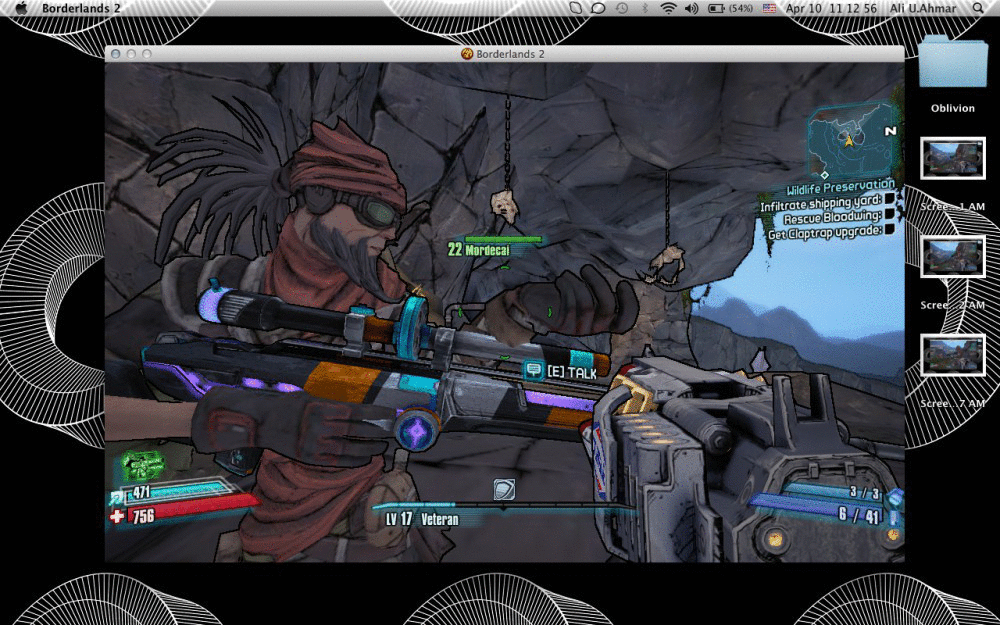Open the Oblivion desktop folder

pos(952,64)
